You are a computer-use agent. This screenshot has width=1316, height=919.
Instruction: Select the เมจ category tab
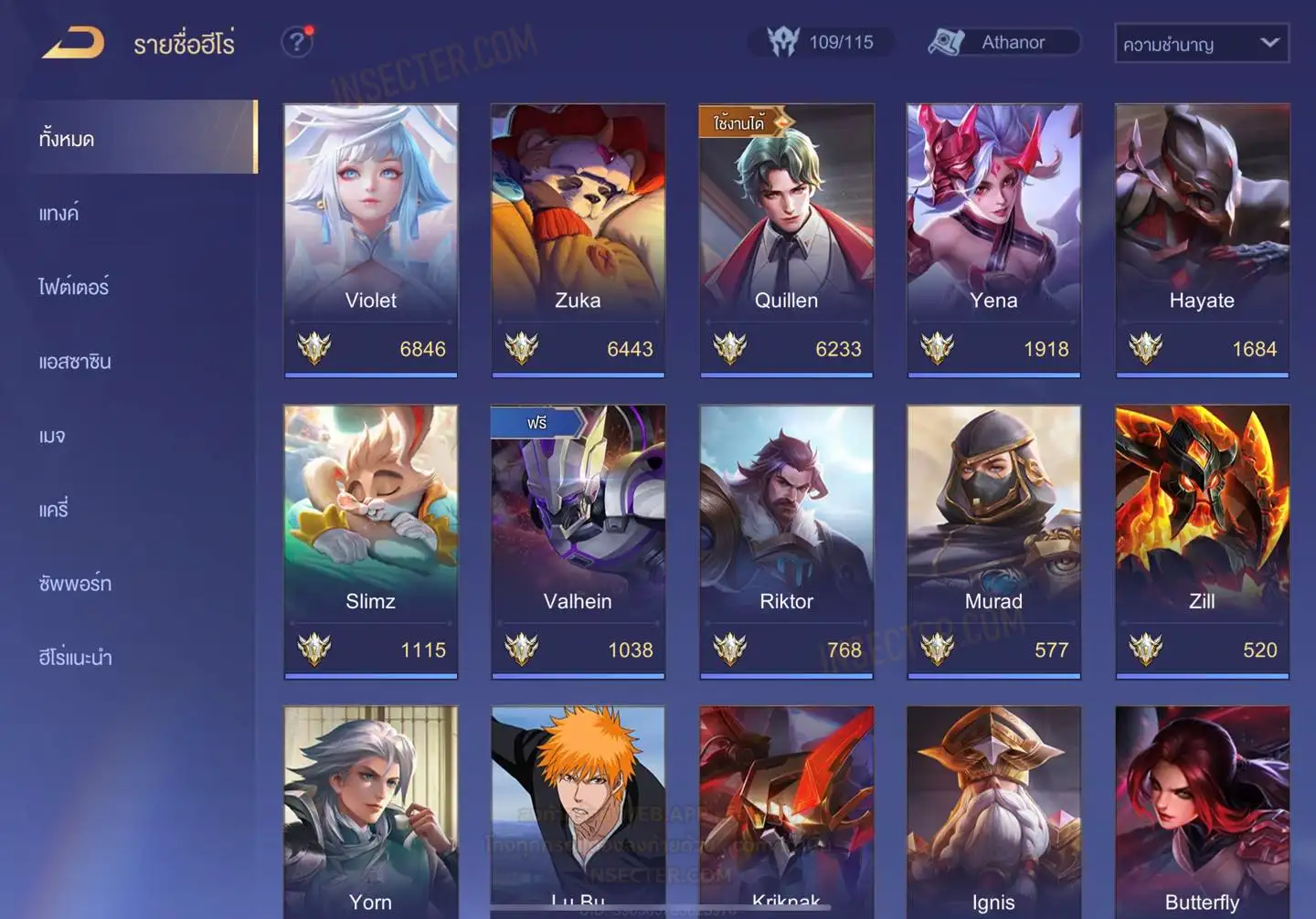tap(52, 436)
